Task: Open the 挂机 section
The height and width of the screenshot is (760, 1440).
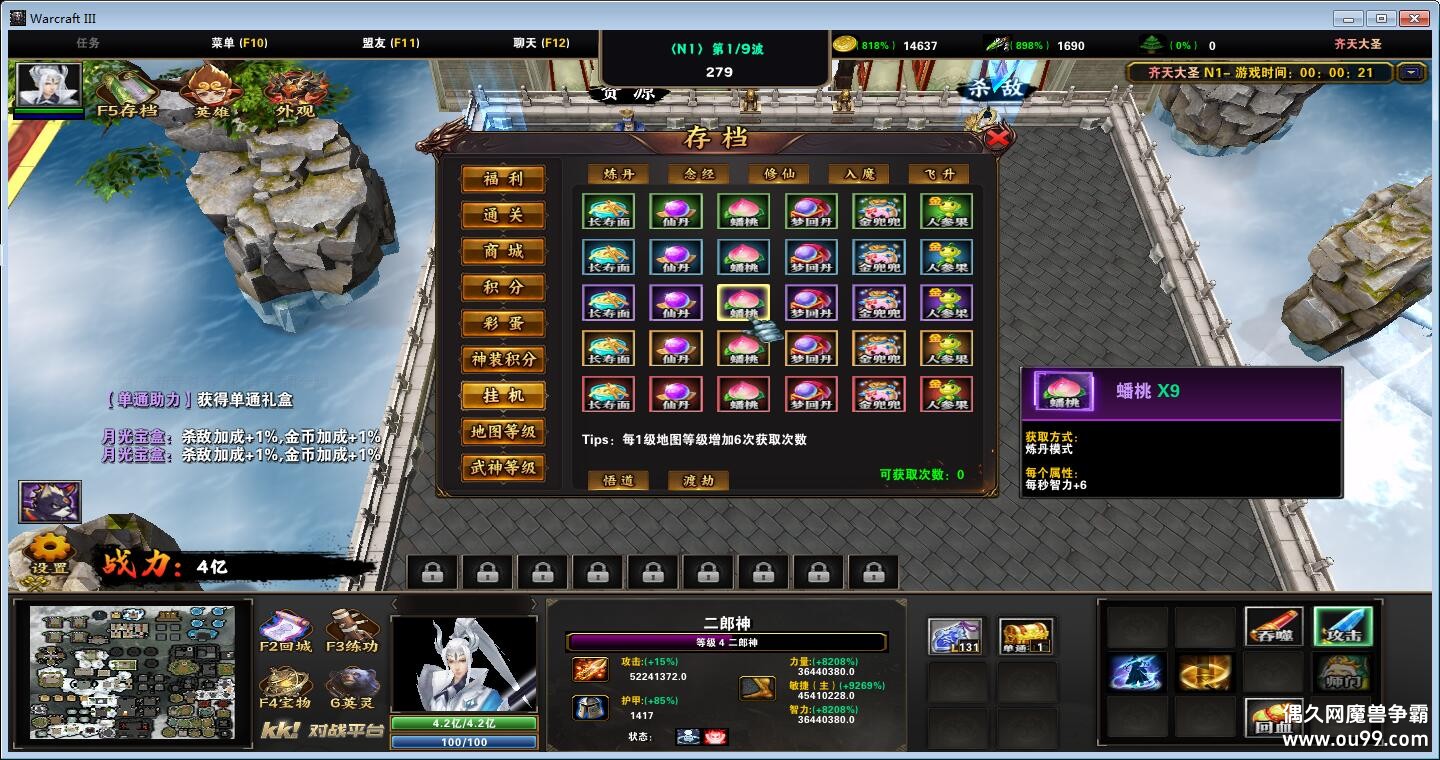Action: coord(503,395)
